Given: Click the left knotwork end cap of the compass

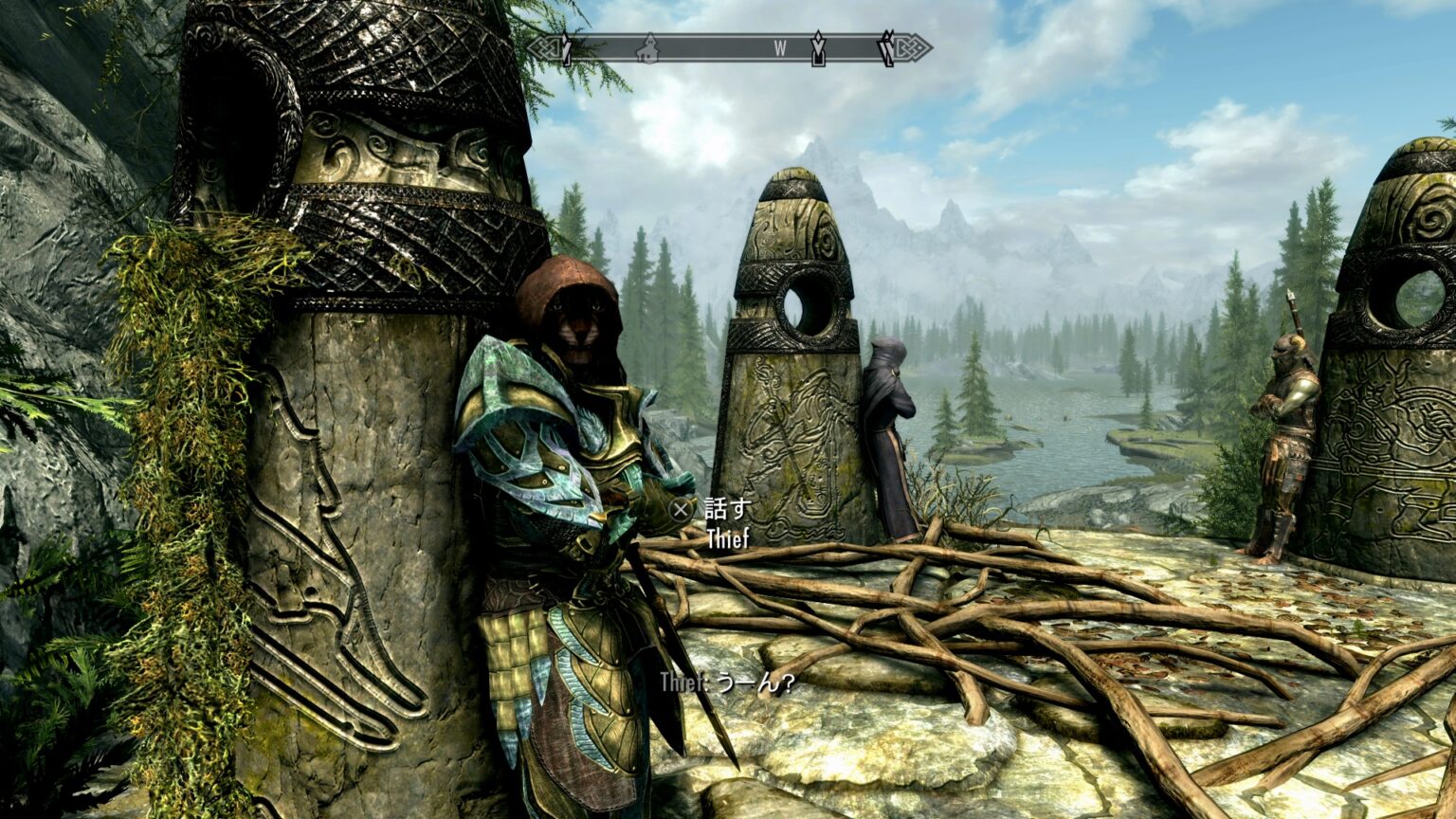Looking at the screenshot, I should coord(547,45).
